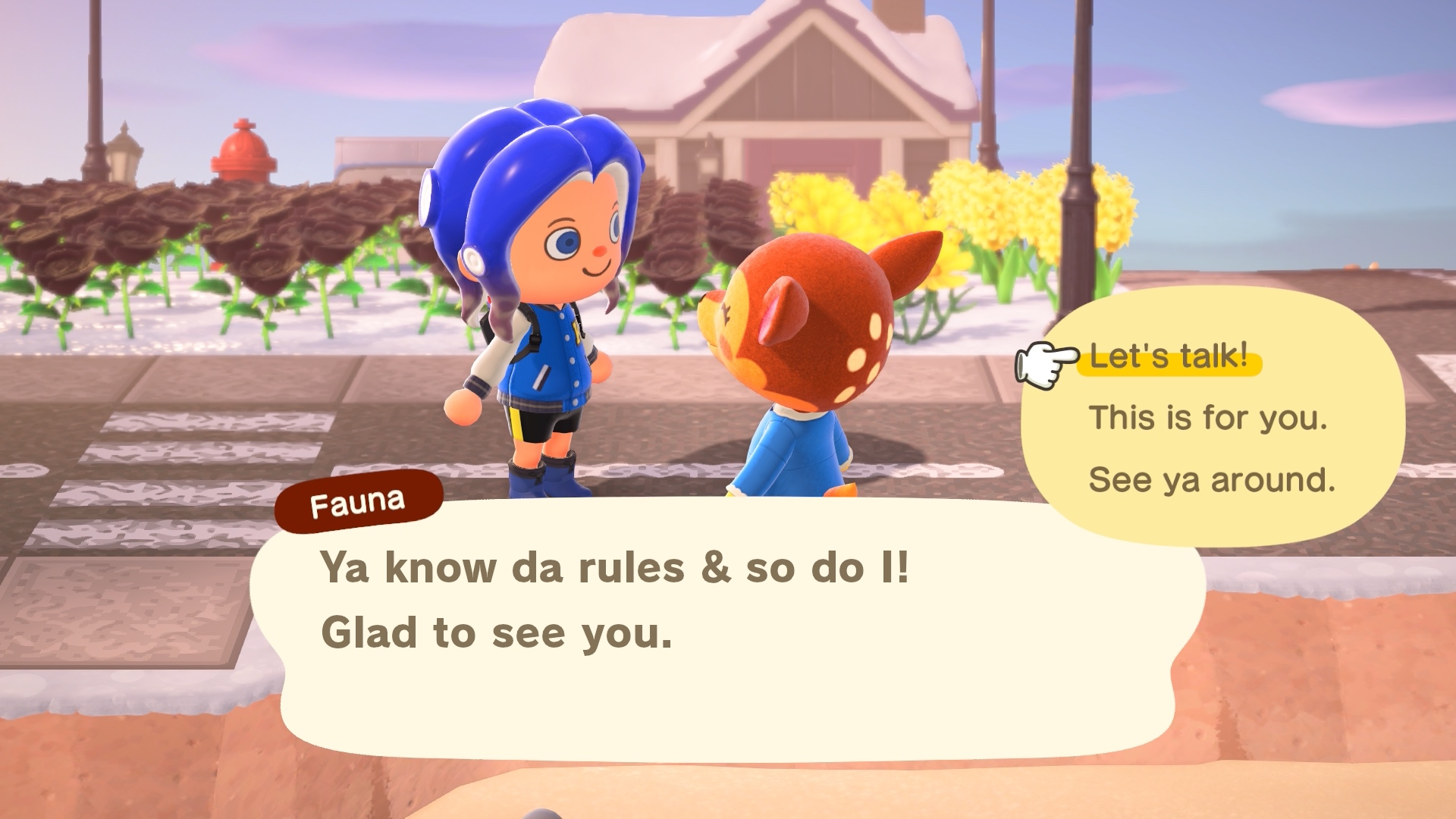Pick the "See ya around." response
1456x819 pixels.
[1212, 480]
